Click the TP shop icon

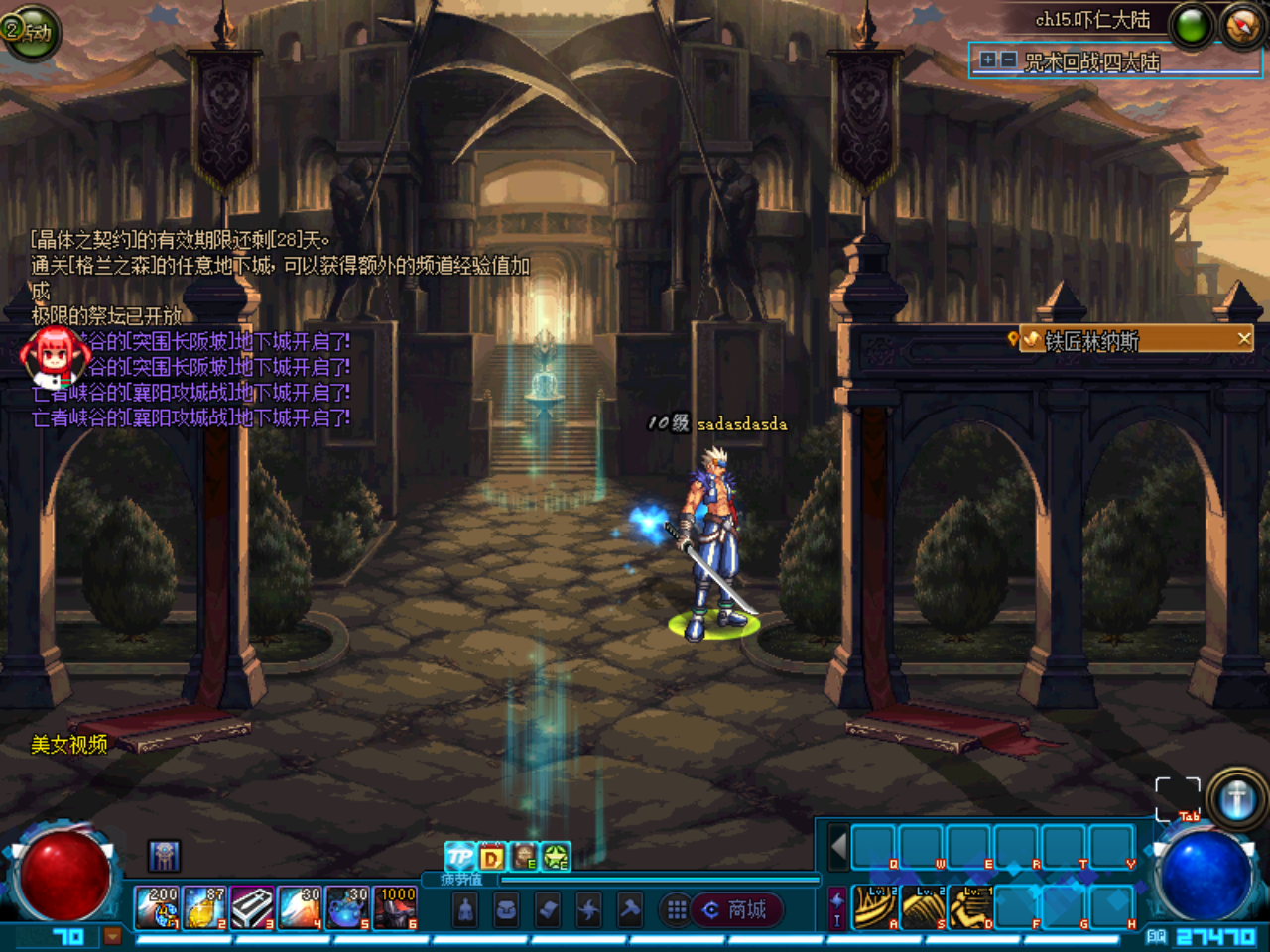(458, 856)
